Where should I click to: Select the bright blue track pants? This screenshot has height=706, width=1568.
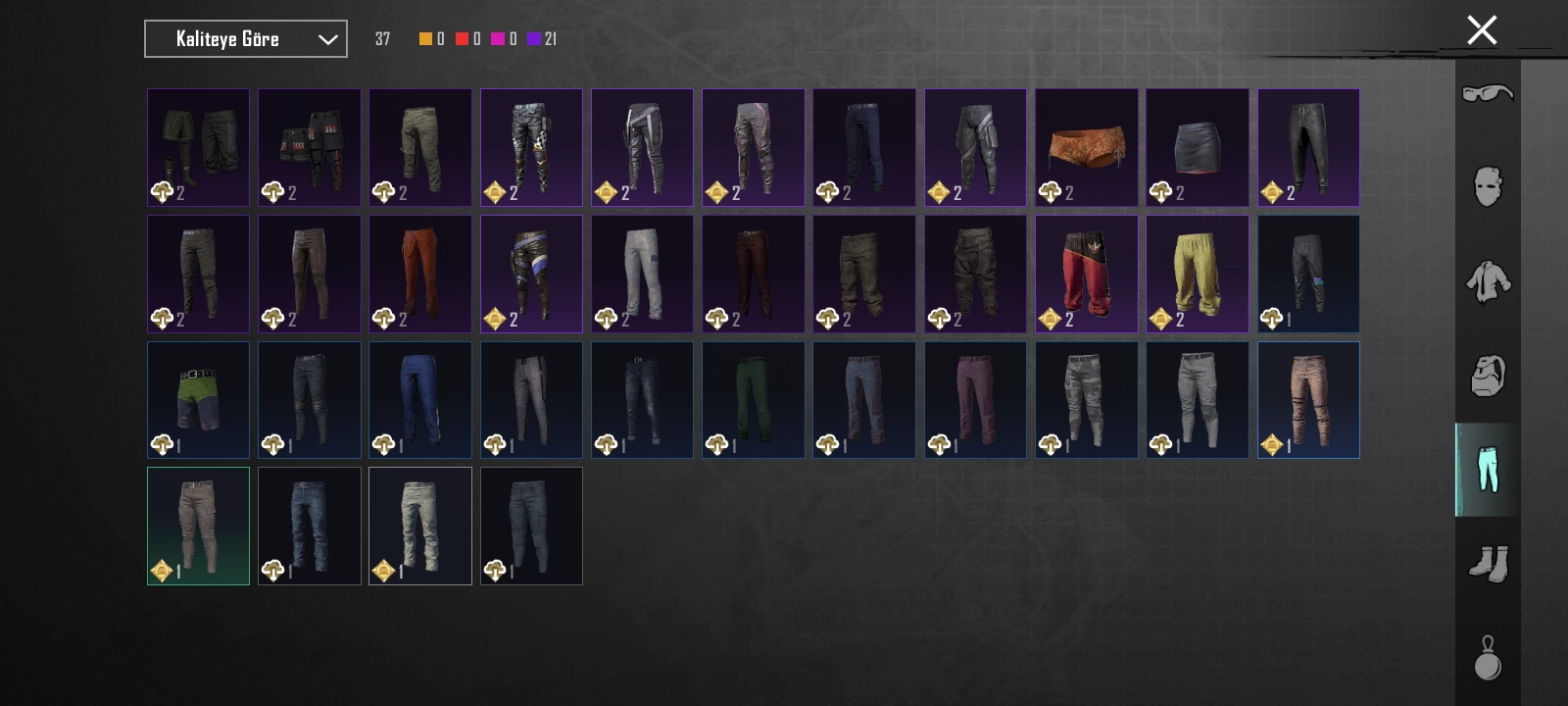pos(419,399)
